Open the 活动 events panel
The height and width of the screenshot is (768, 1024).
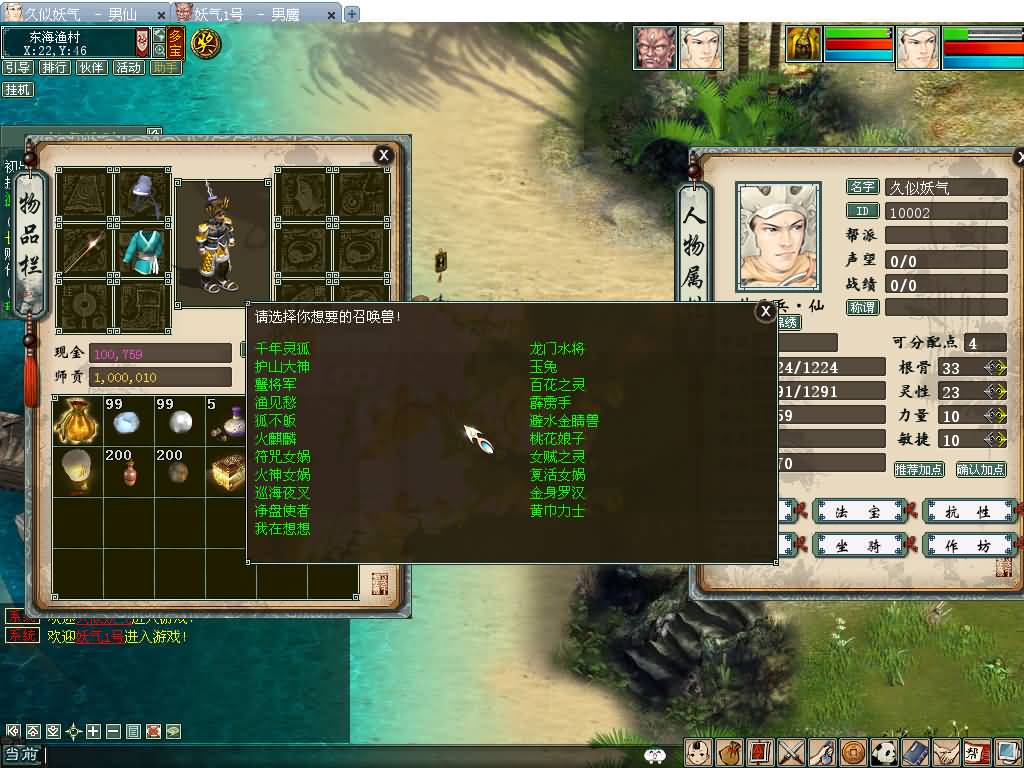[x=128, y=68]
